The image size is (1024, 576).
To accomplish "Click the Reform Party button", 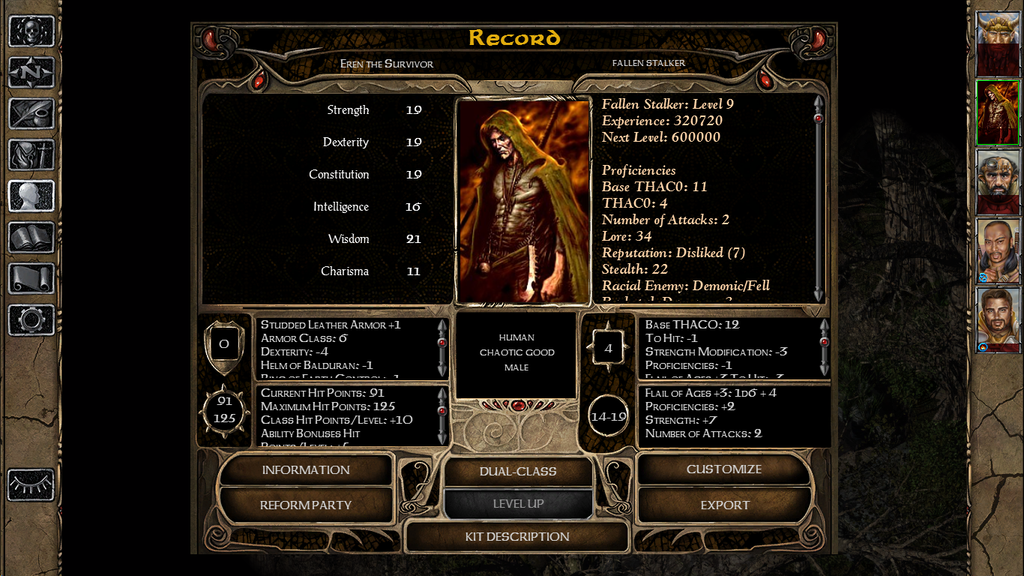I will (x=305, y=505).
